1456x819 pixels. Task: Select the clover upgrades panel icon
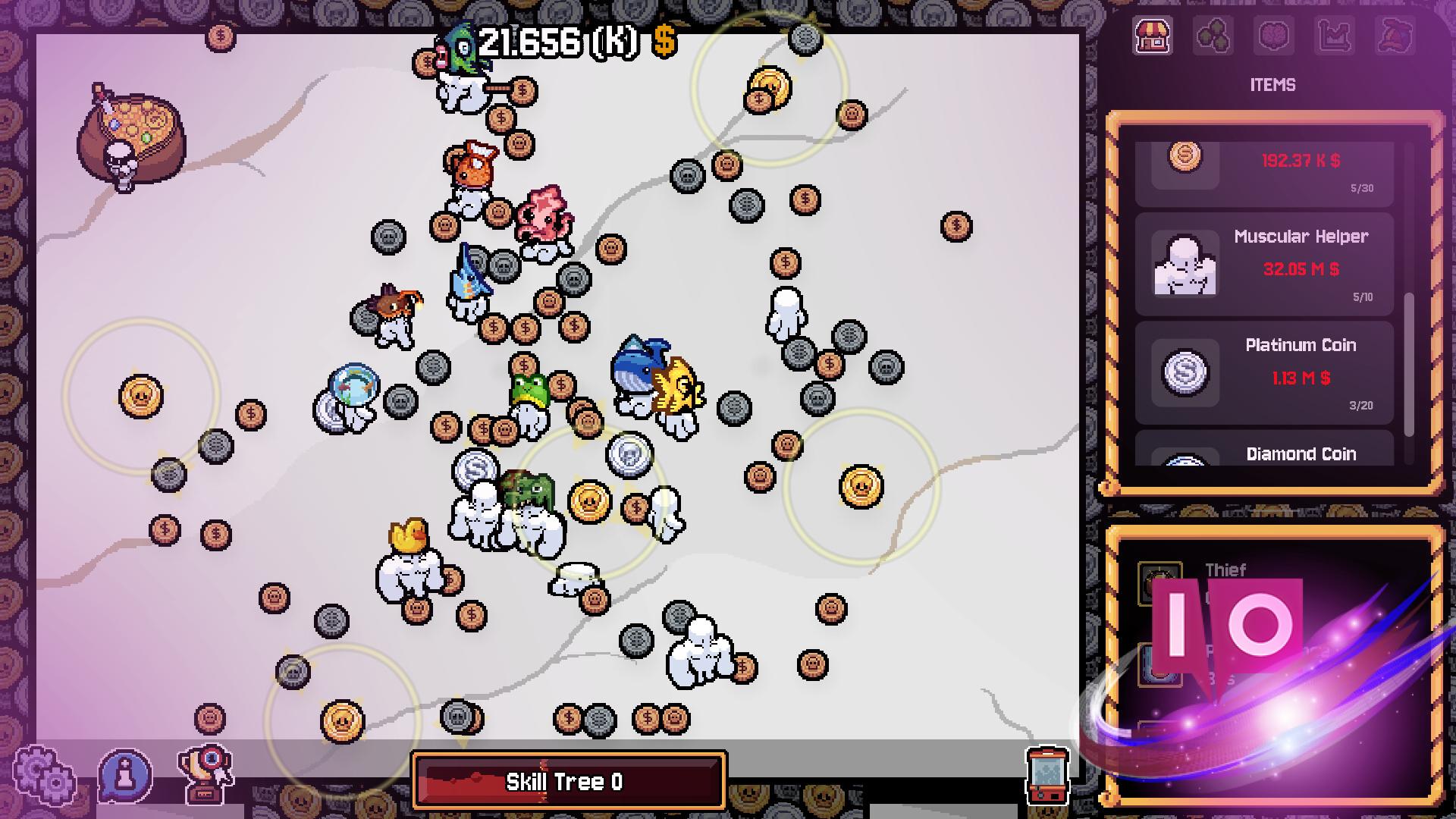pos(1214,35)
